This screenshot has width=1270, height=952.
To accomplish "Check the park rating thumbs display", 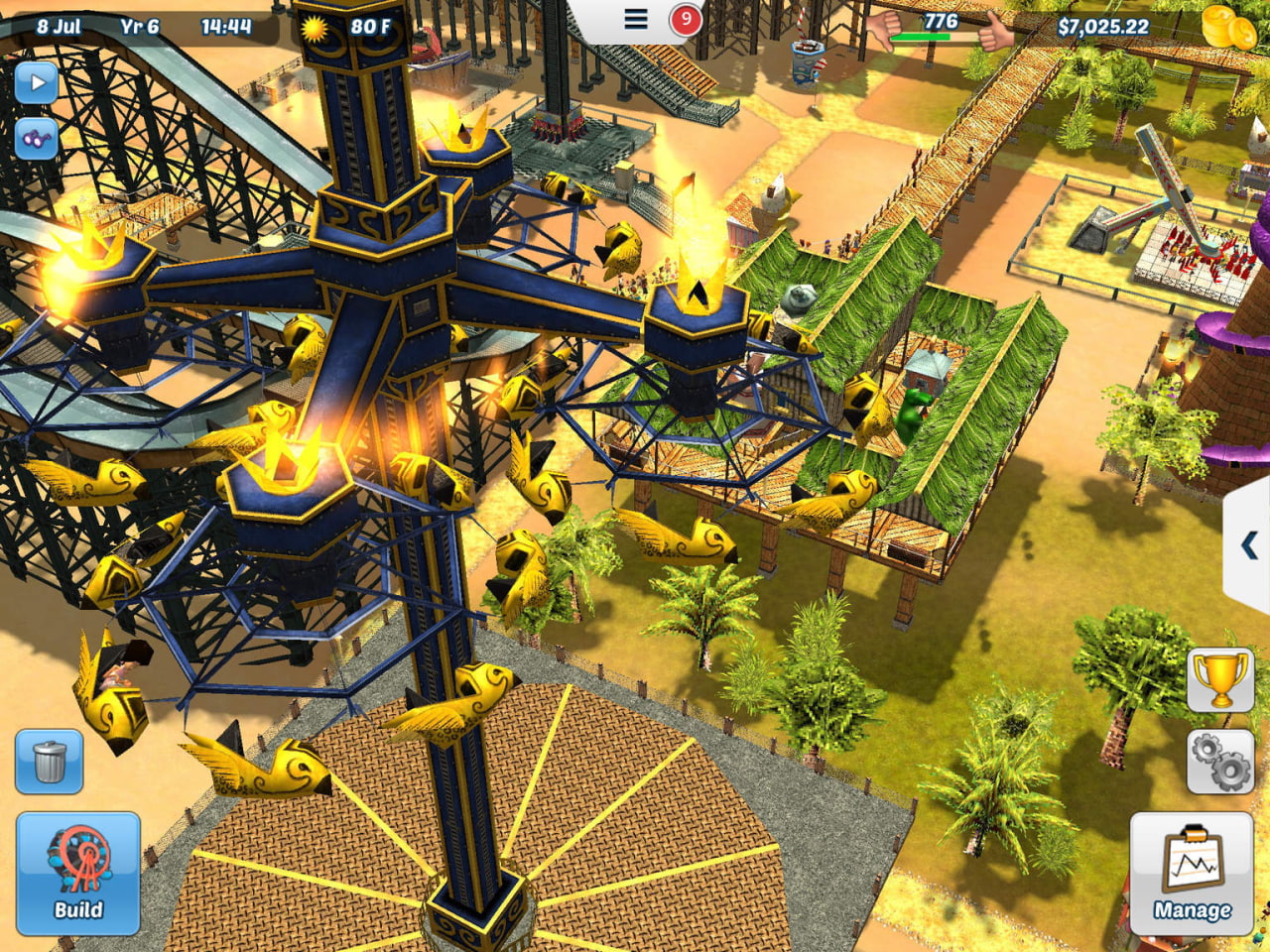I will coord(940,29).
